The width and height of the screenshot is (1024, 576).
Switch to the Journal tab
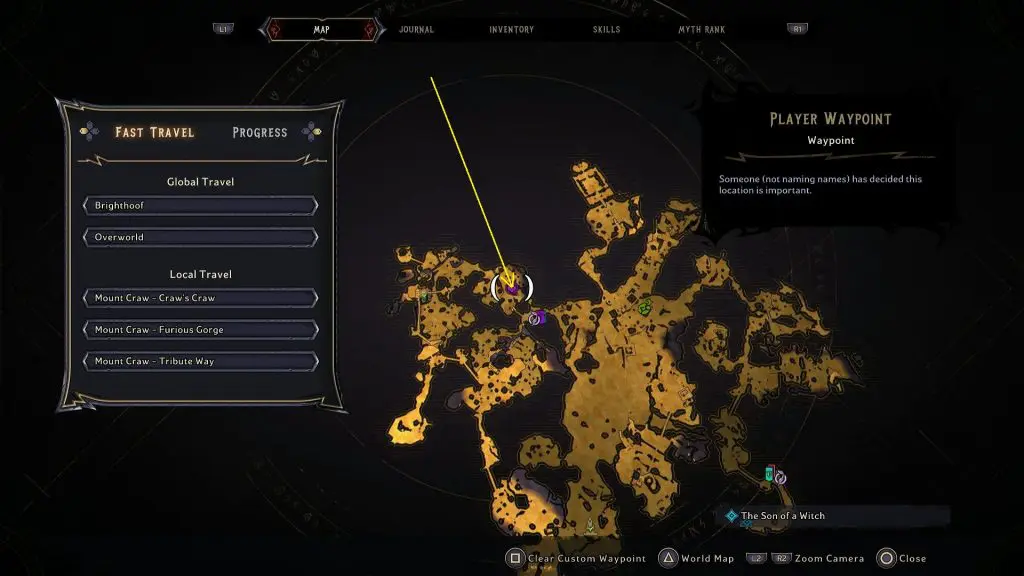point(416,30)
